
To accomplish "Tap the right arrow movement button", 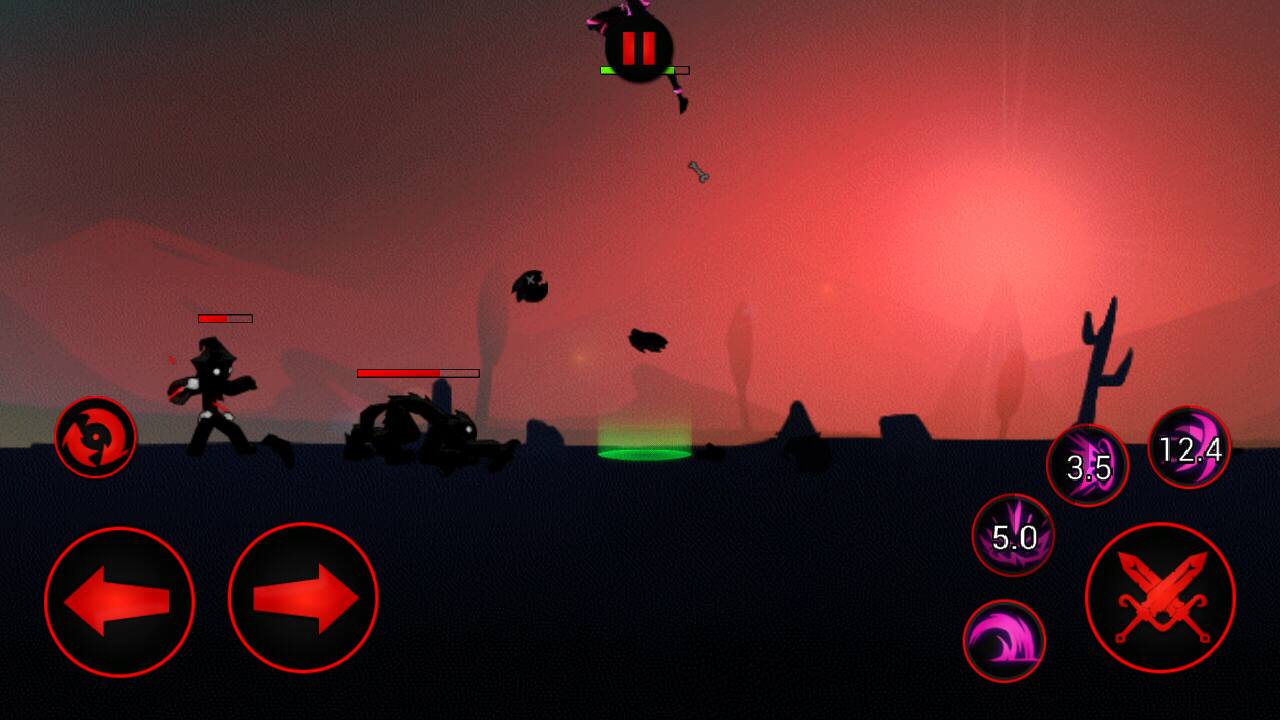I will click(x=303, y=598).
